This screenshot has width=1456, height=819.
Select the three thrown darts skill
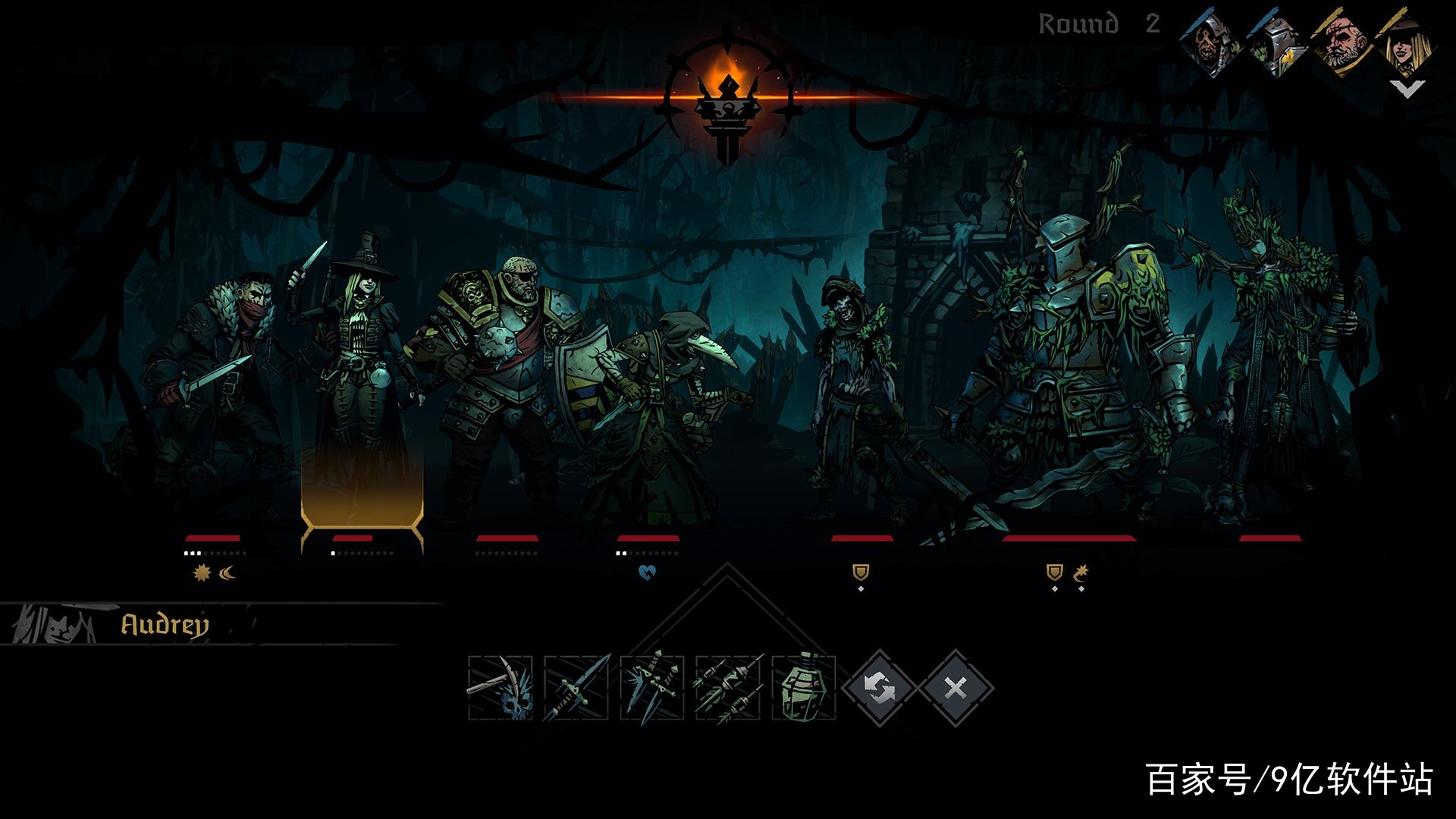(x=728, y=688)
